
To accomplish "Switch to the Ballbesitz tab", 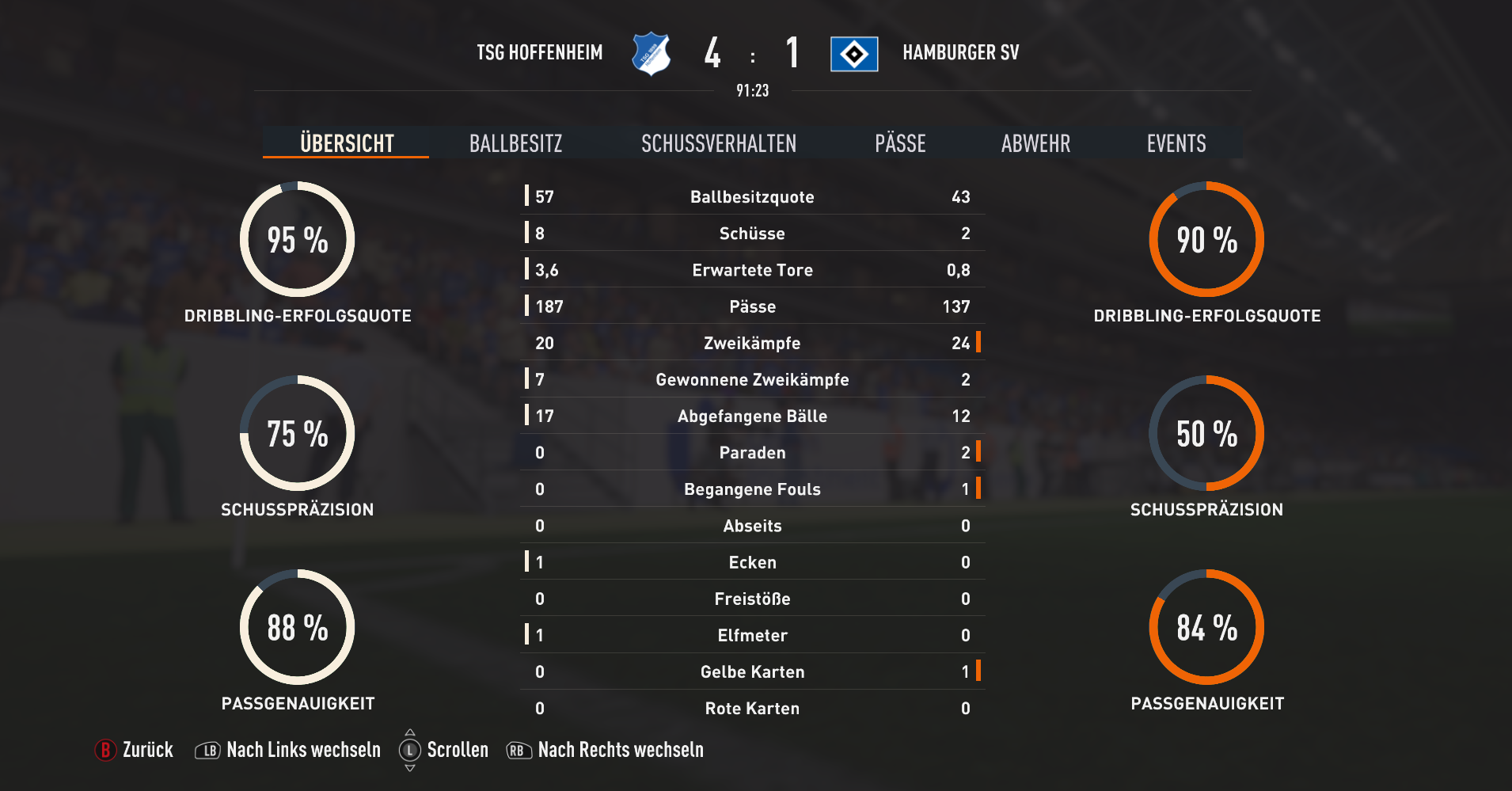I will pos(515,143).
